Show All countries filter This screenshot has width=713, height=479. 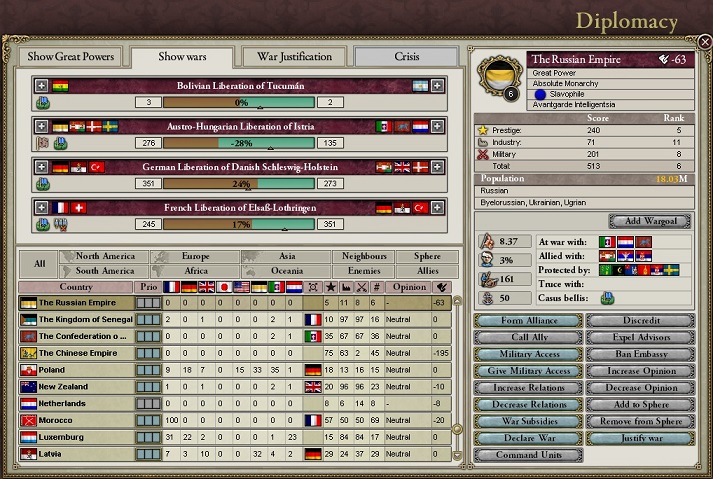point(39,264)
